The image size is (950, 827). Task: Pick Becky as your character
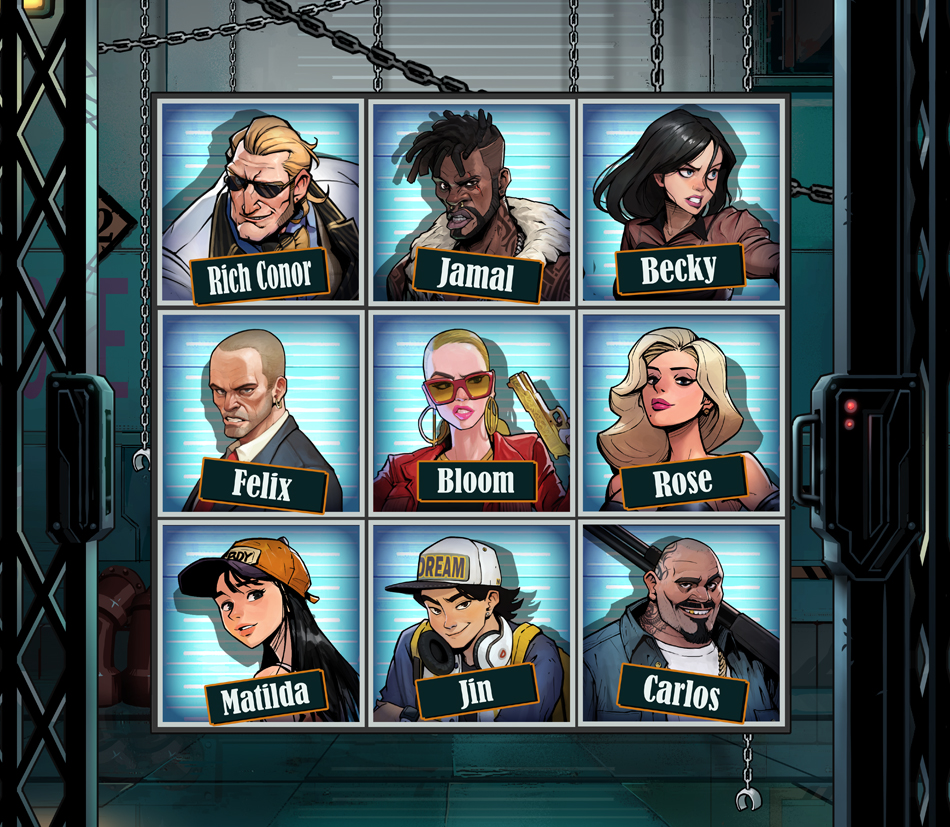[x=681, y=201]
